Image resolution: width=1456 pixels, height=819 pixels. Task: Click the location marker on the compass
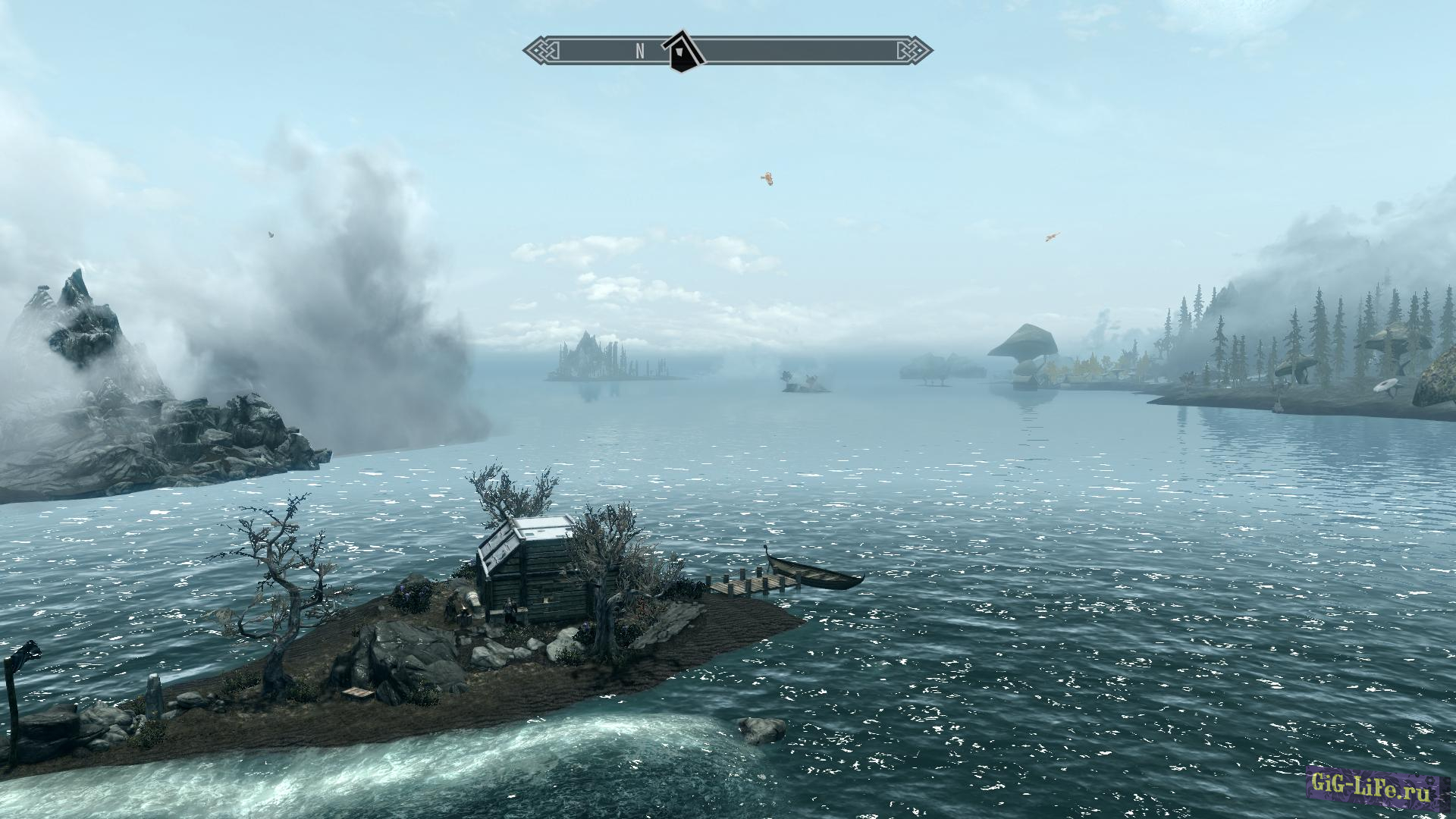coord(682,52)
